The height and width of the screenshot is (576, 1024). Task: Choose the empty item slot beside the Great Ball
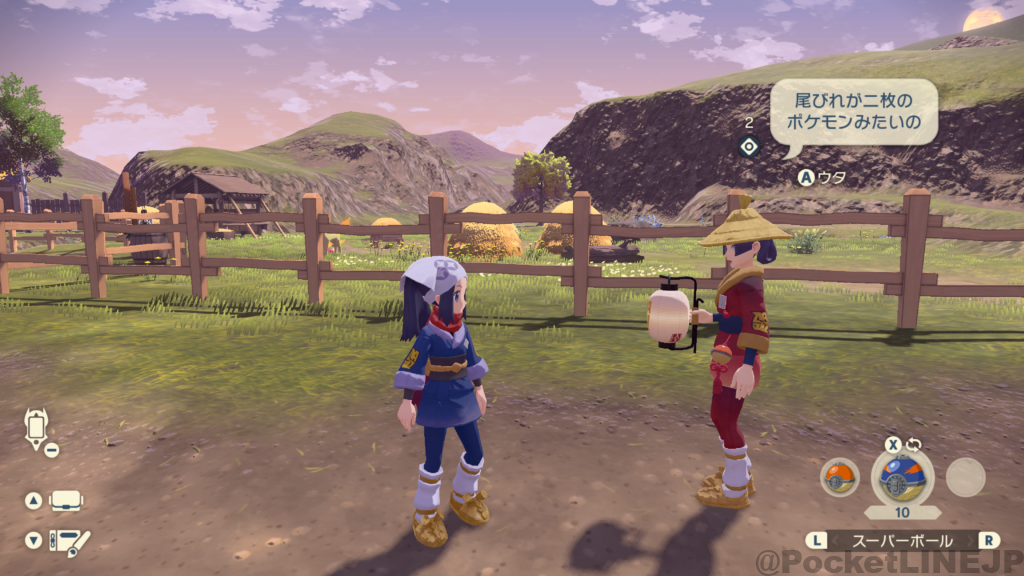965,477
